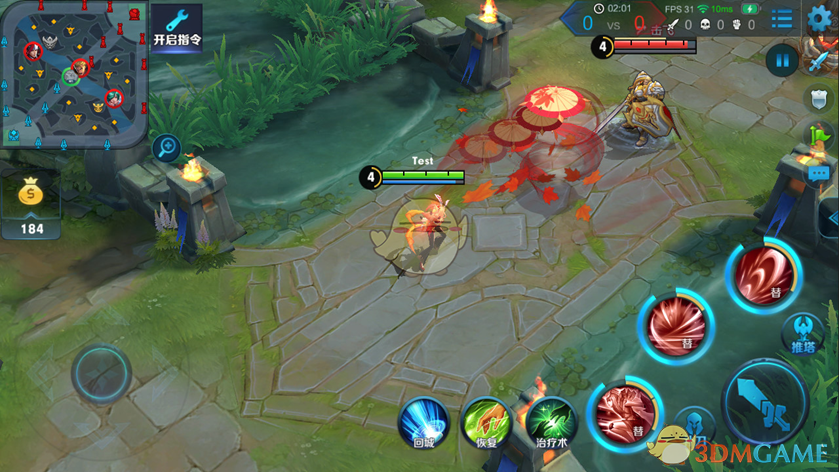Cast the red slash second skill

pyautogui.click(x=677, y=326)
